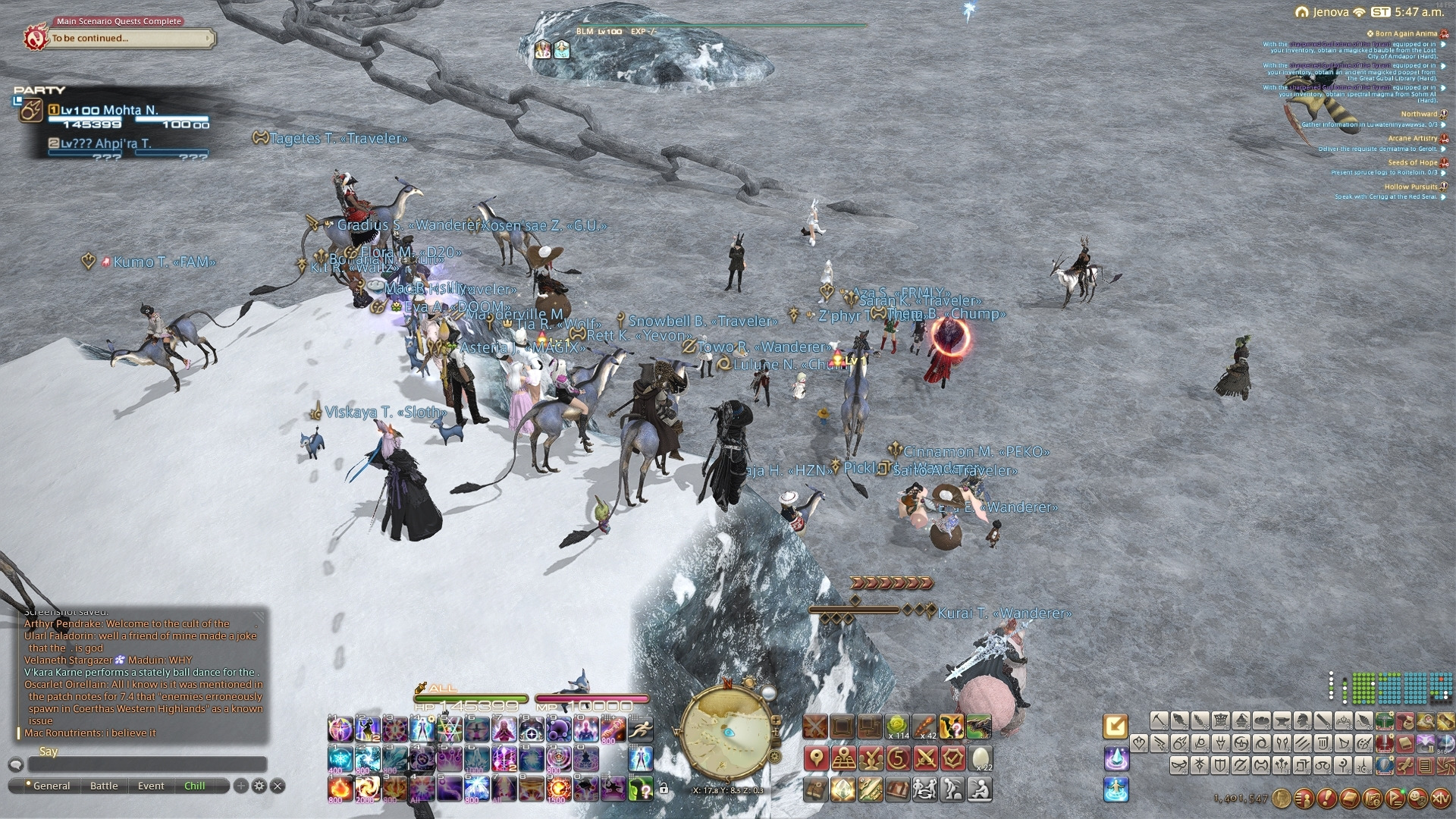This screenshot has height=819, width=1456.
Task: Use the egg item with 22 count
Action: pyautogui.click(x=981, y=758)
